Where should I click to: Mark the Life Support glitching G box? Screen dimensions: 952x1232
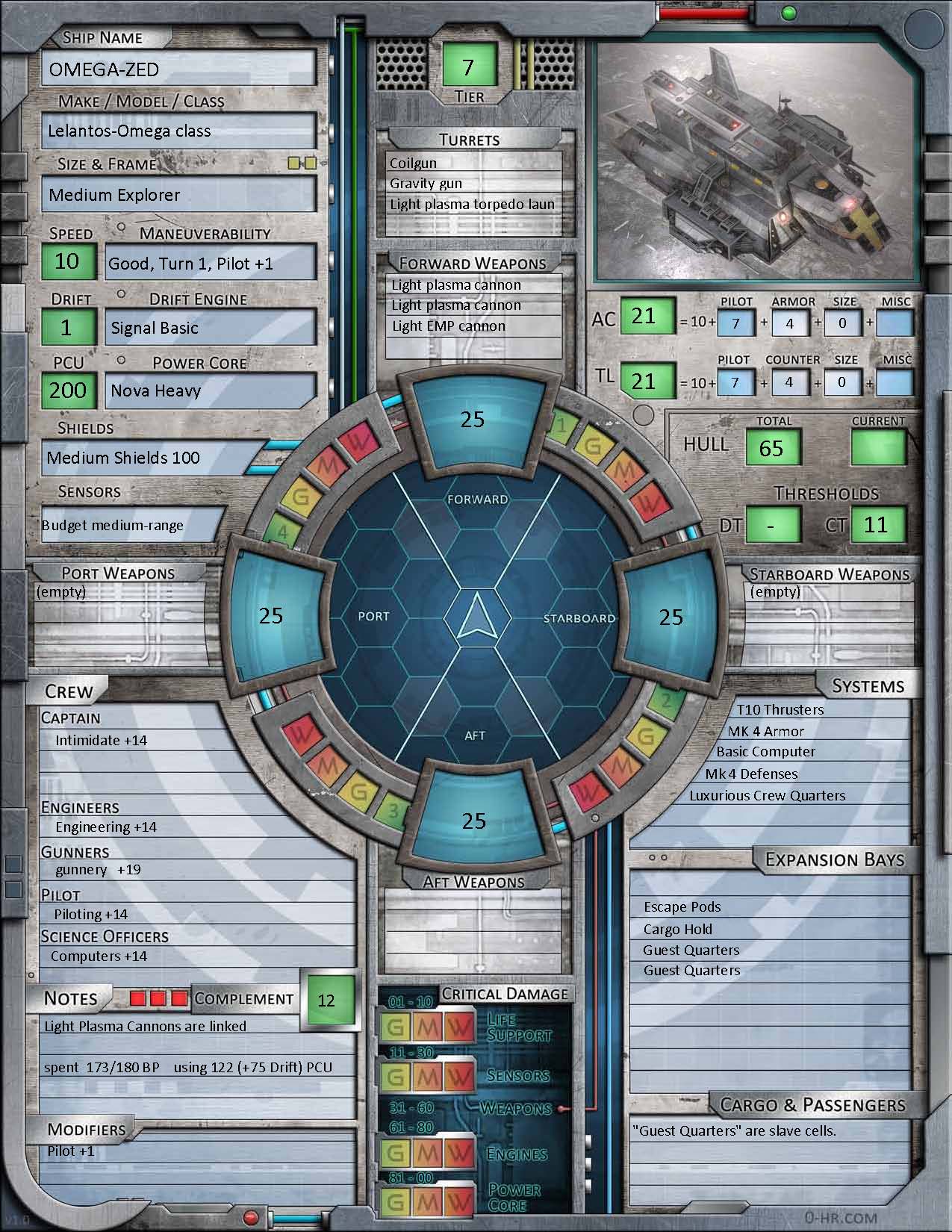tap(396, 1028)
